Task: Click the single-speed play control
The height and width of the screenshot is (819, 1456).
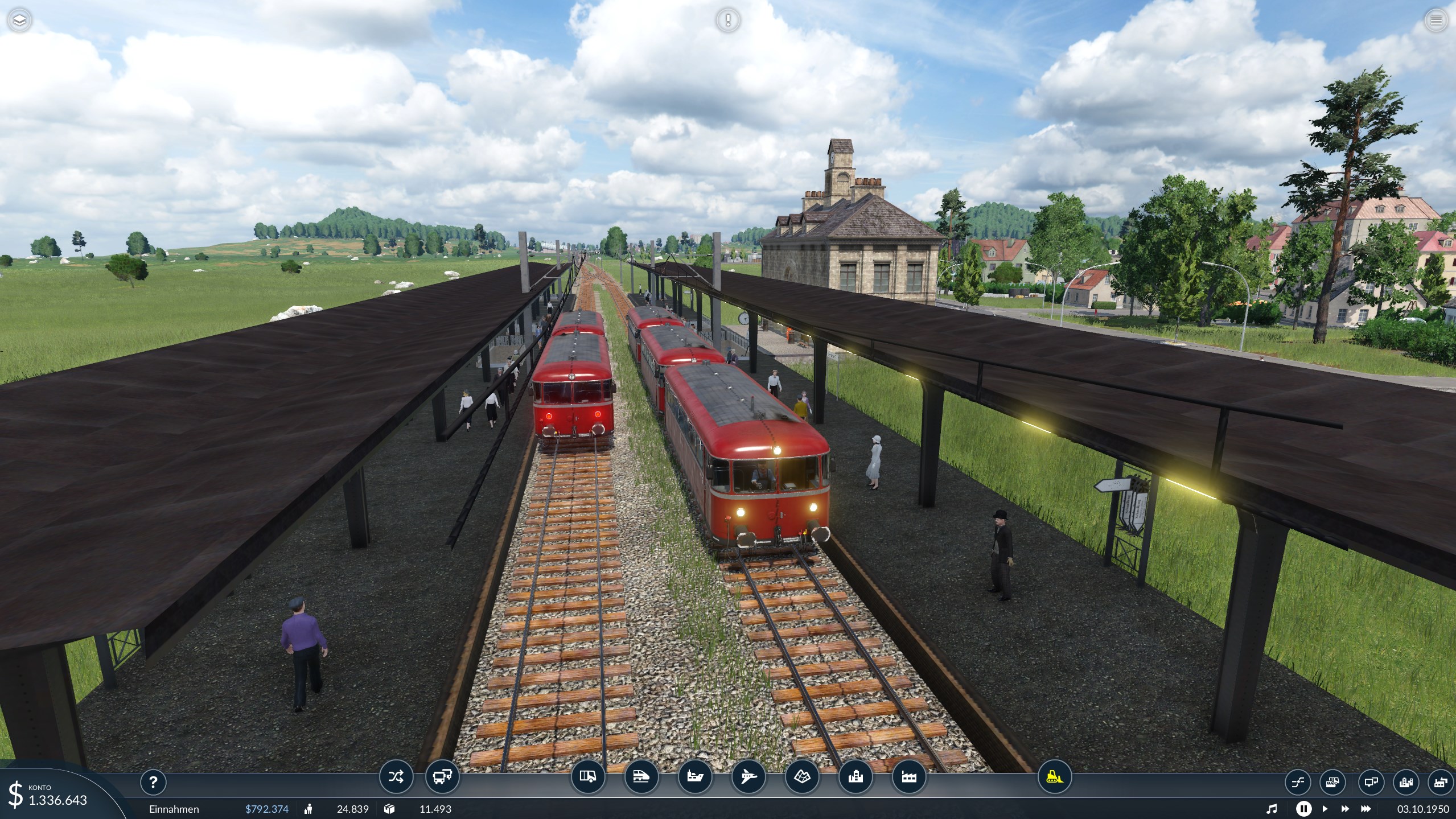Action: 1326,809
